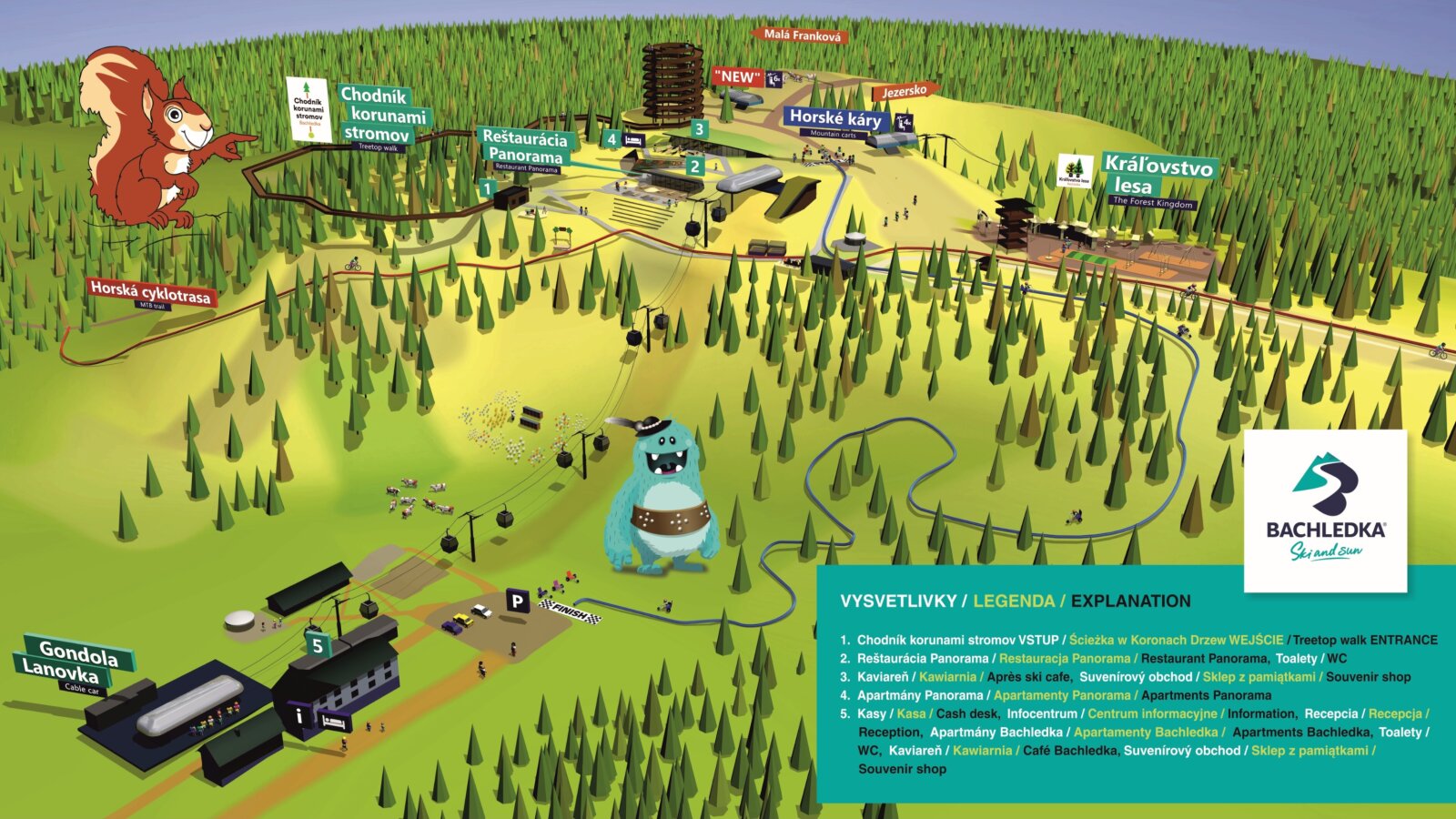Image resolution: width=1456 pixels, height=819 pixels.
Task: Select legend entry 1, Treetop walk entrance
Action: [x=1137, y=640]
